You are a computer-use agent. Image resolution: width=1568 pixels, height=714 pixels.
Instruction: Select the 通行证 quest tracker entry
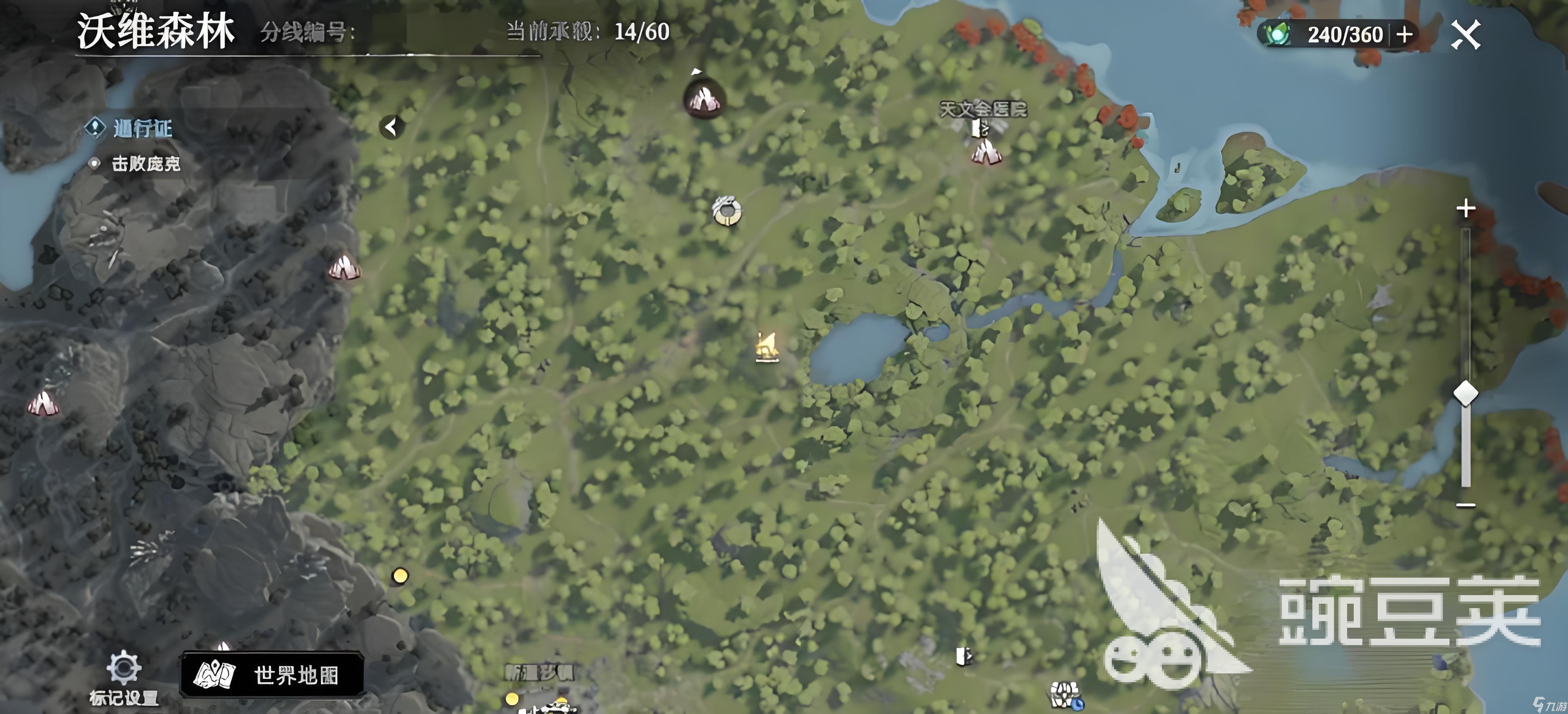(142, 128)
